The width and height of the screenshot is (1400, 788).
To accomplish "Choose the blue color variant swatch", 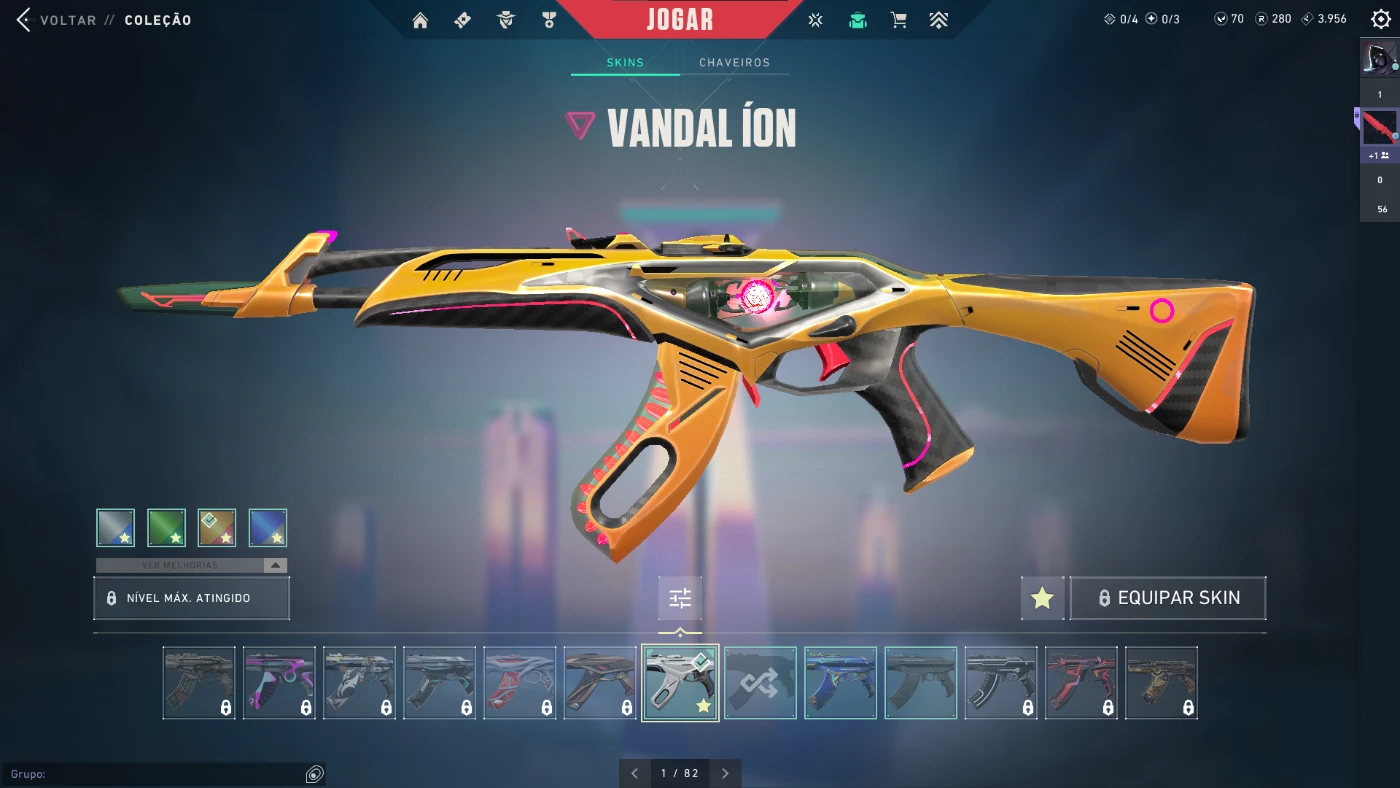I will pos(267,528).
